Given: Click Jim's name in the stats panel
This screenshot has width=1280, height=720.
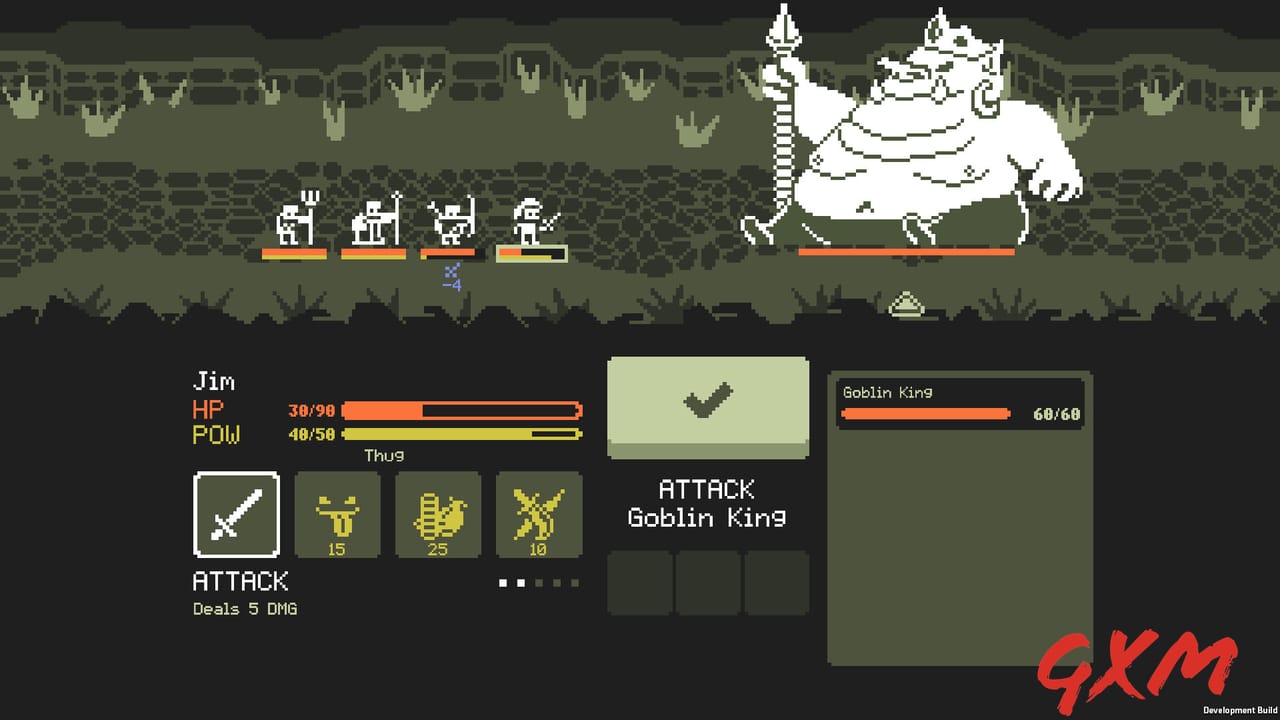Looking at the screenshot, I should [x=216, y=381].
